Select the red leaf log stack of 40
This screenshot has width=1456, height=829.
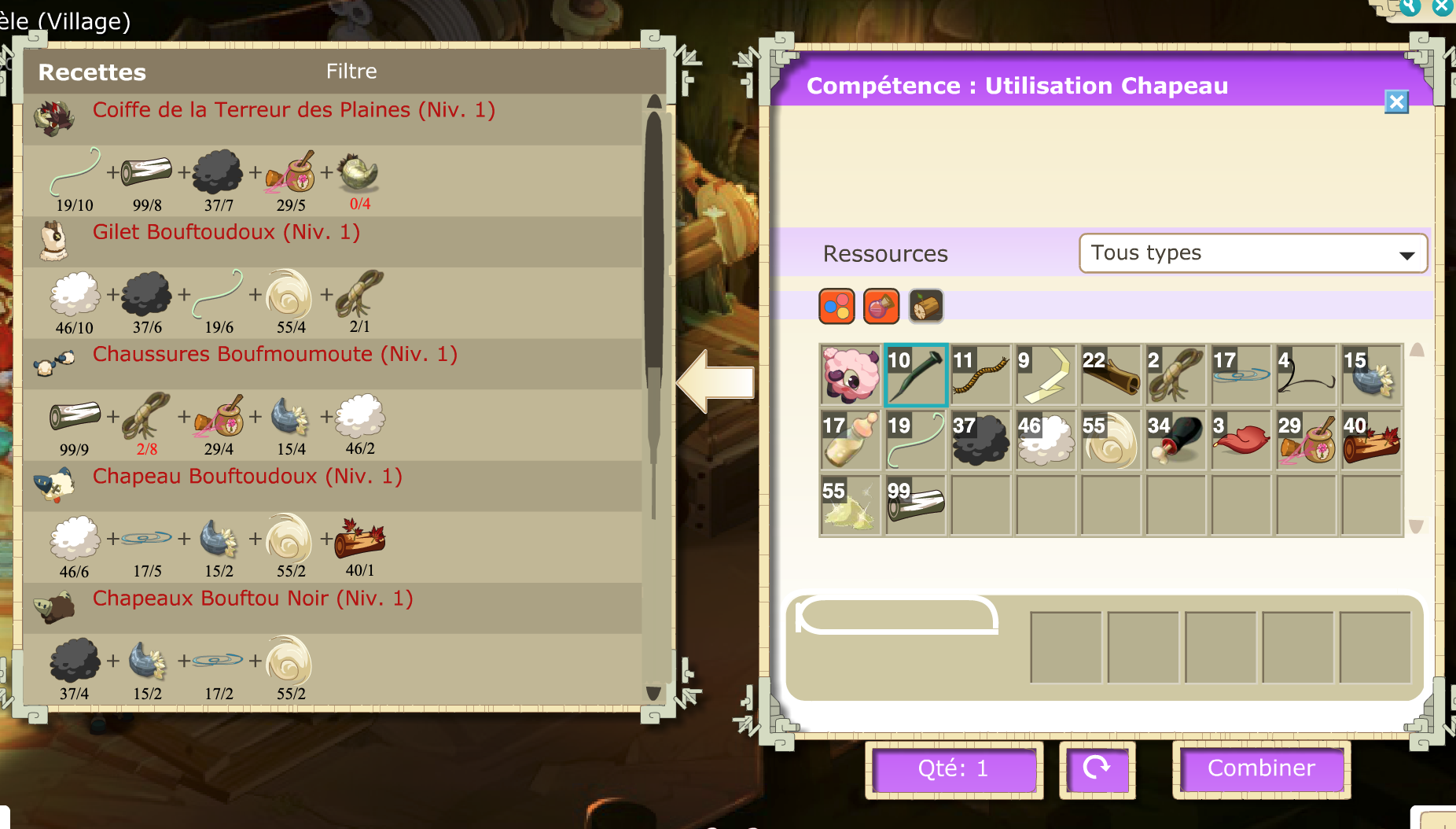tap(1371, 440)
